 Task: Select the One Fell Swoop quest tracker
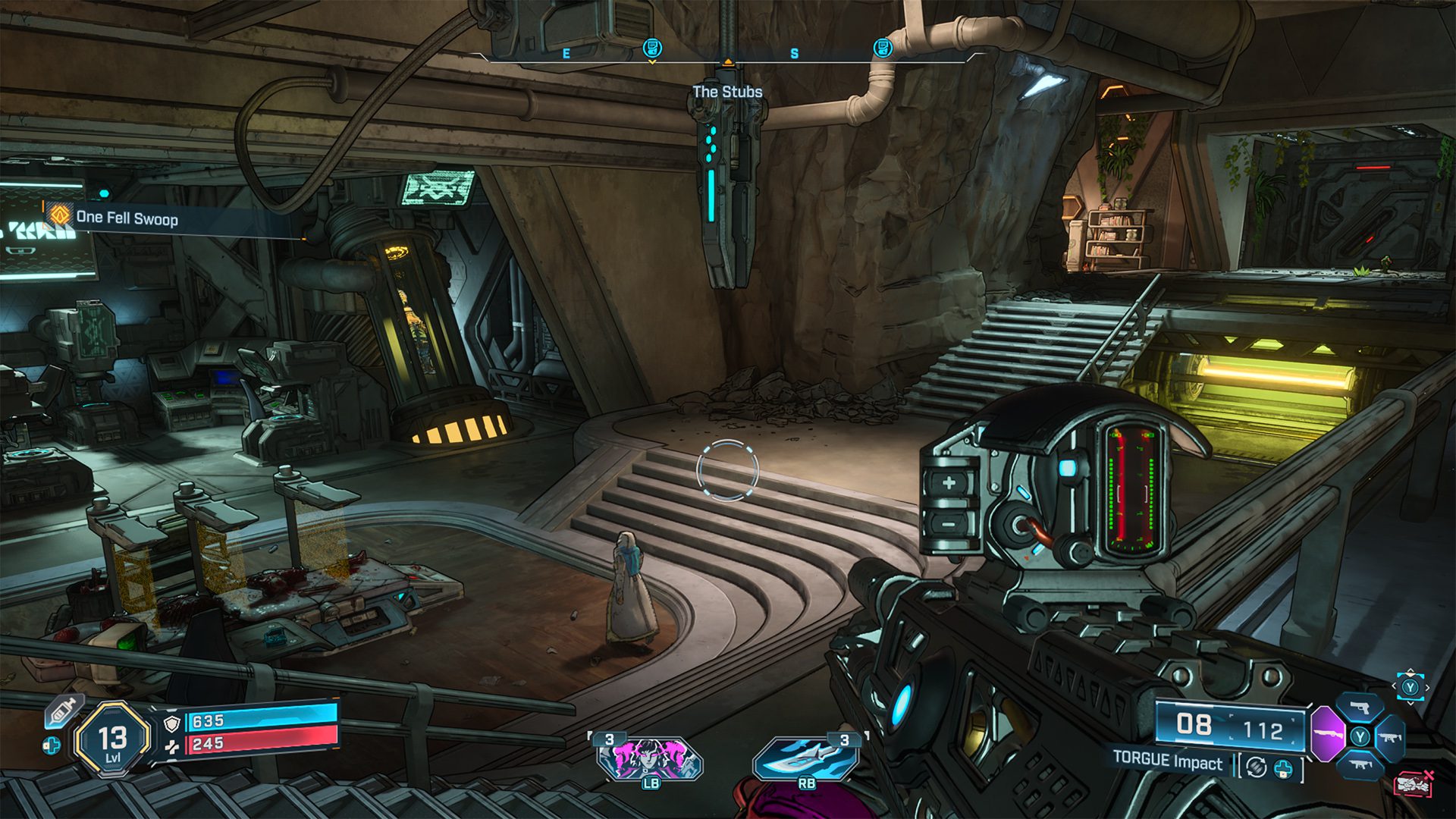[x=126, y=218]
